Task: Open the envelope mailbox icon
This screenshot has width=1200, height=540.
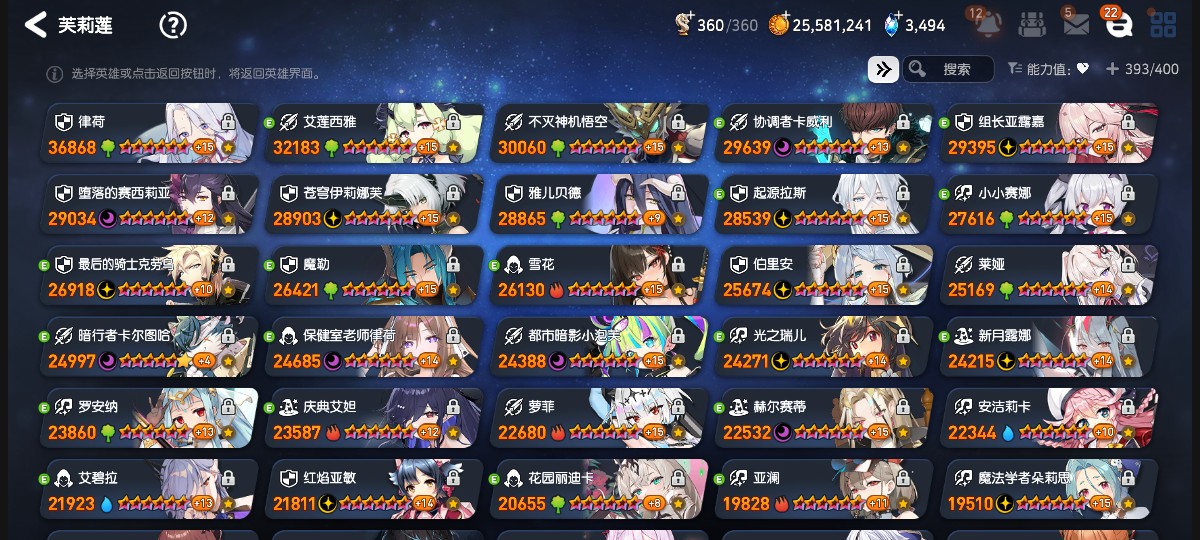Action: pyautogui.click(x=1076, y=25)
